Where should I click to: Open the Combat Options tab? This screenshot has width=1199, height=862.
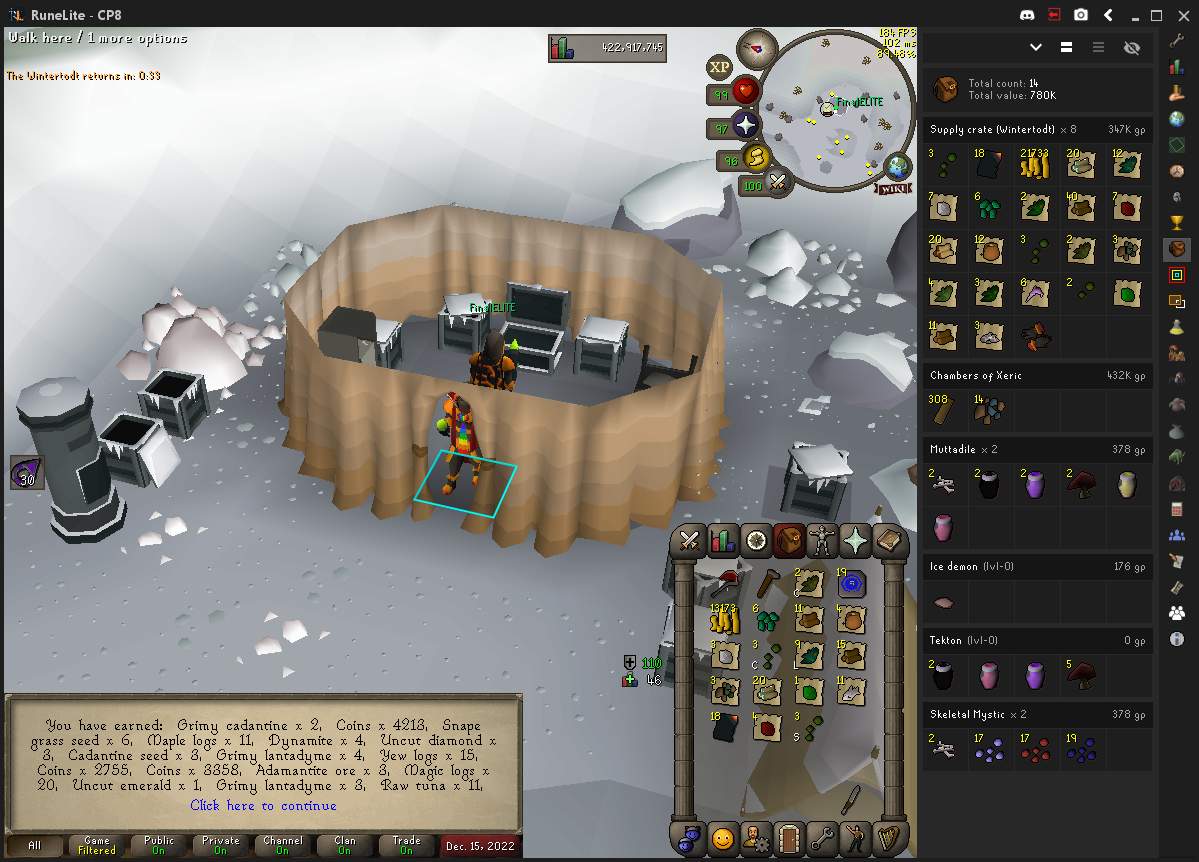(x=689, y=541)
